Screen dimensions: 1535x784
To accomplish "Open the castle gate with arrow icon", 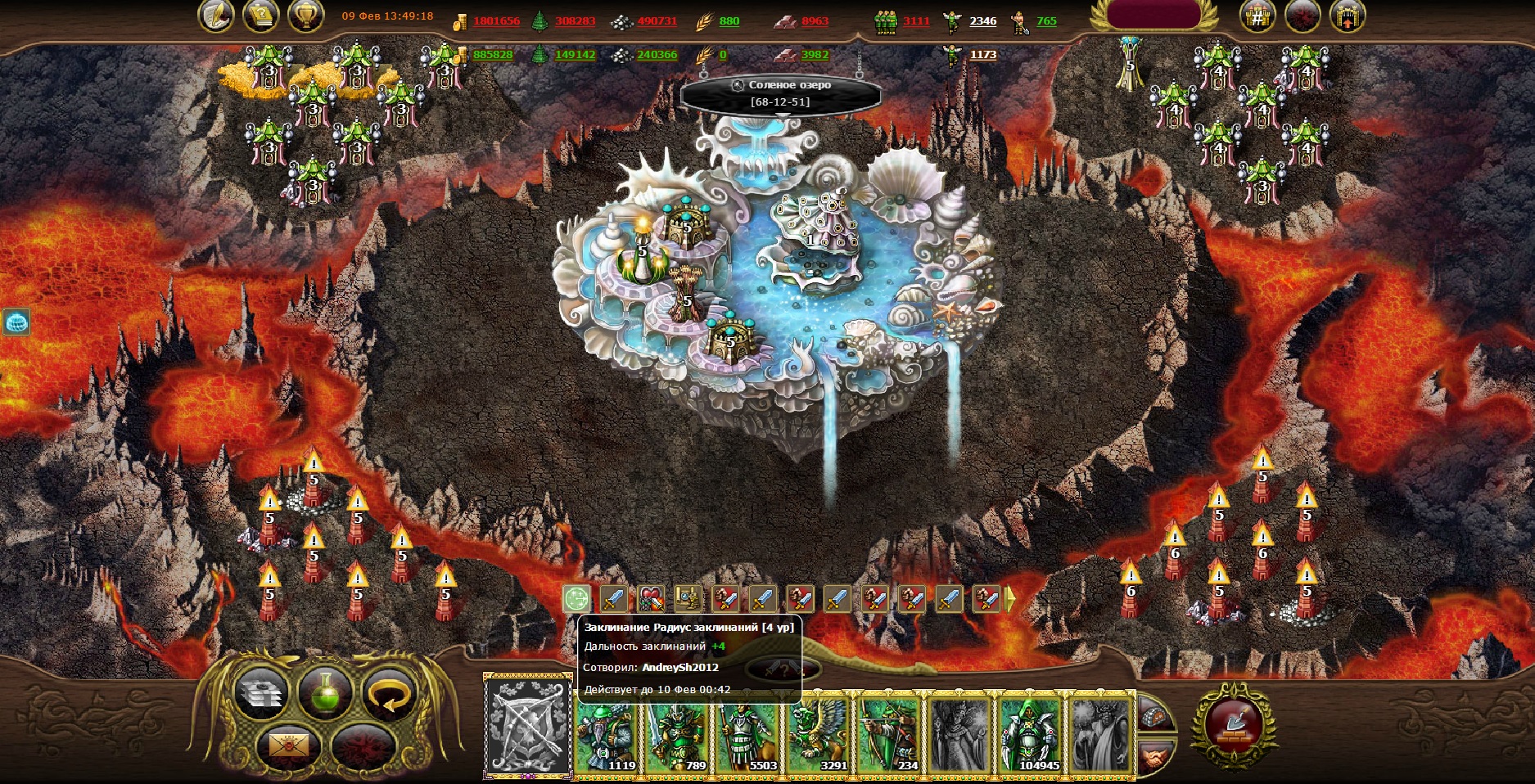I will click(x=1347, y=16).
